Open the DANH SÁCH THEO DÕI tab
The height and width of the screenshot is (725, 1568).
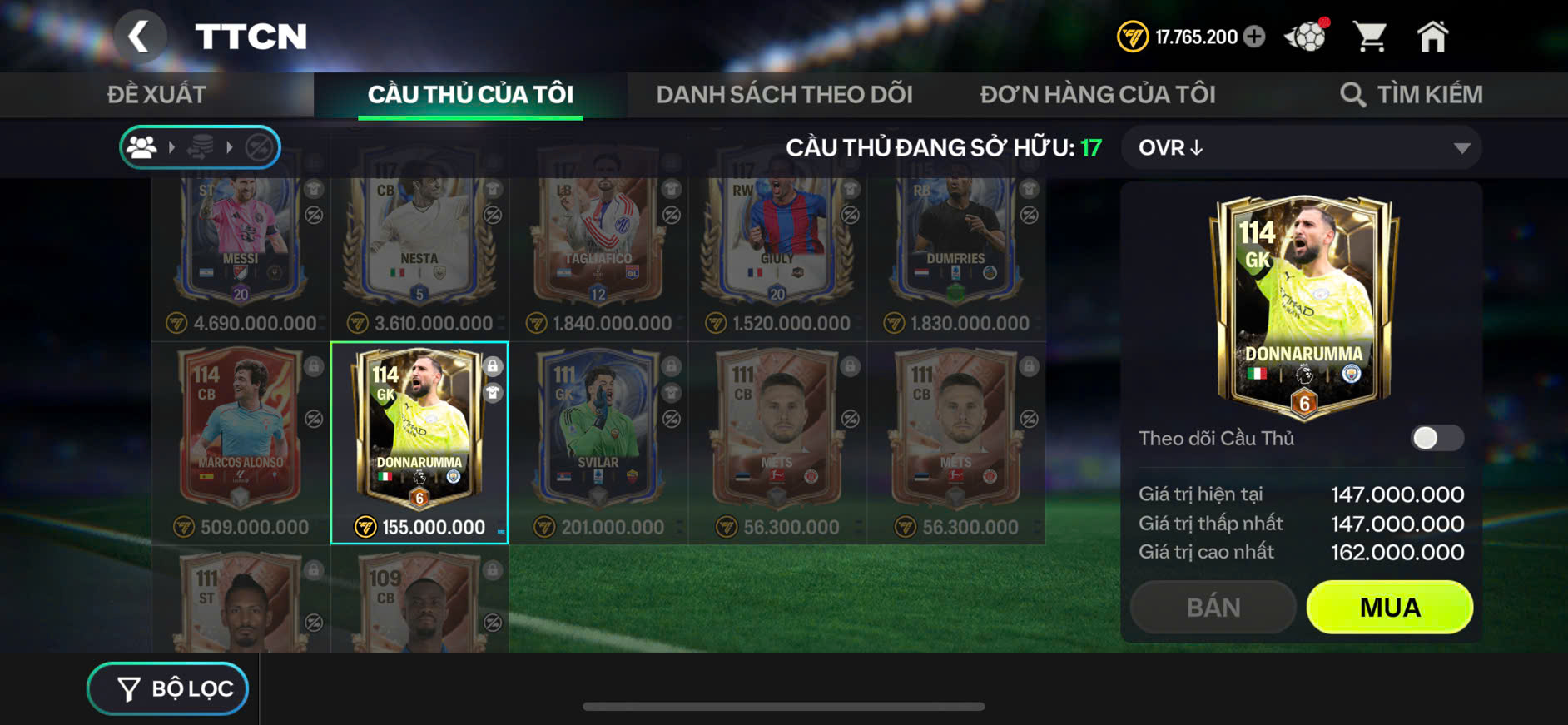(784, 94)
